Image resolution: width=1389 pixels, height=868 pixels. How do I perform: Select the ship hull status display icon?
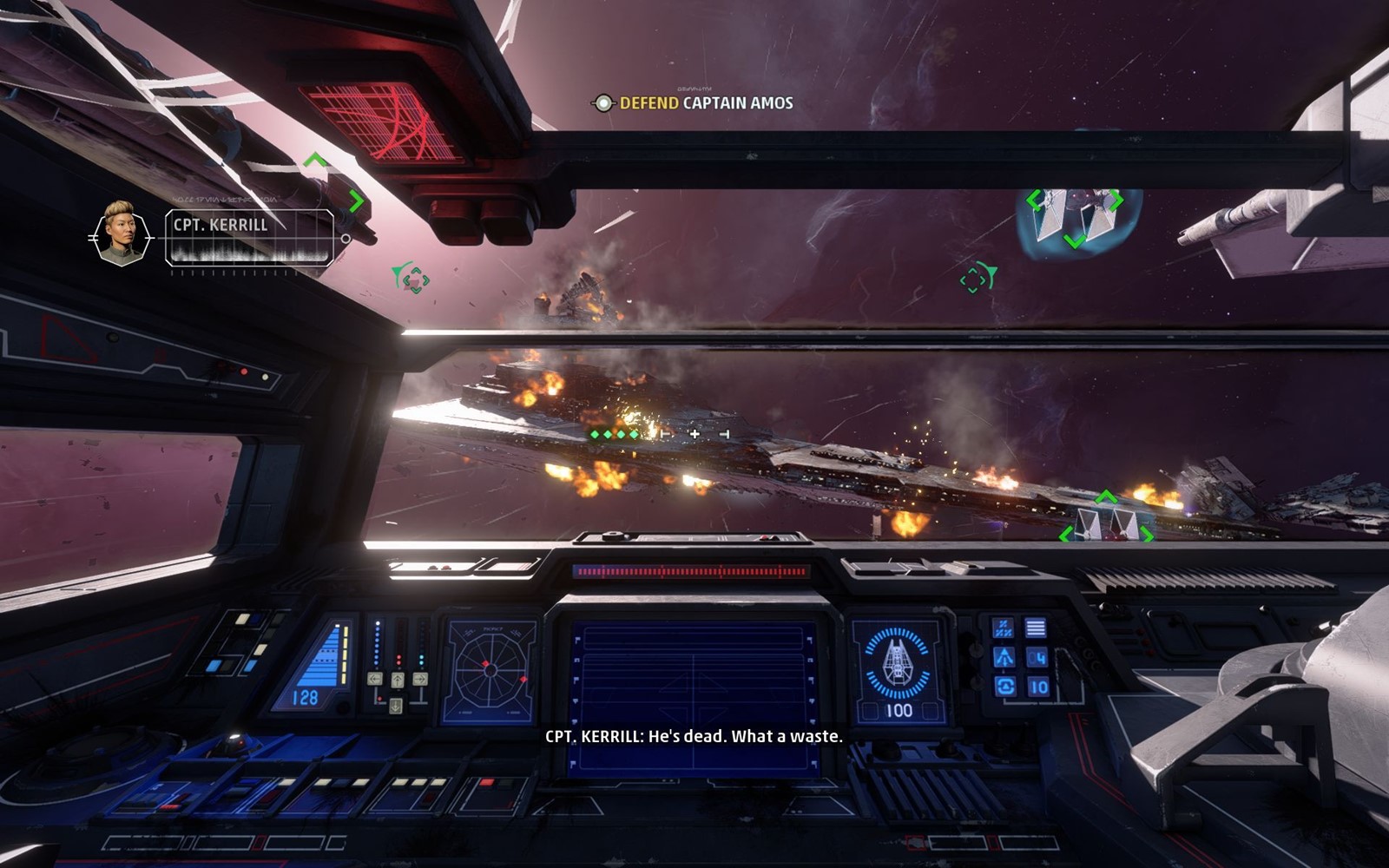tap(897, 666)
